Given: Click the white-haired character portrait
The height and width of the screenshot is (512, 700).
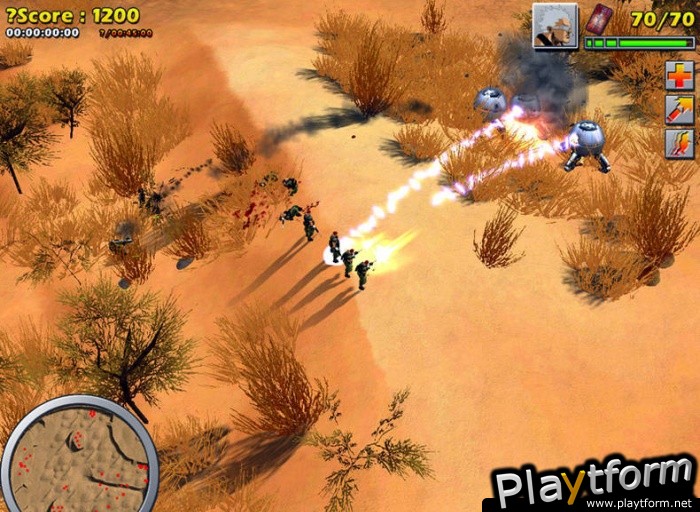Looking at the screenshot, I should click(x=555, y=26).
